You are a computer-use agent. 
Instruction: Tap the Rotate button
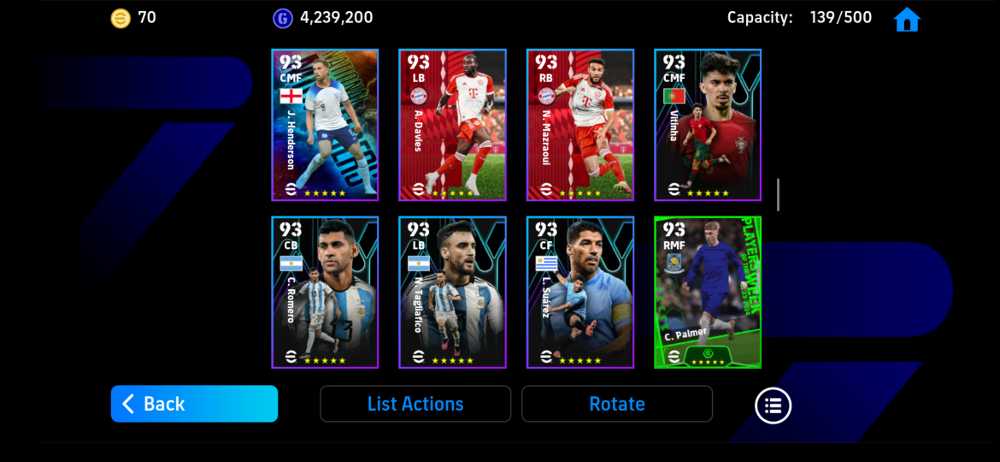tap(617, 404)
